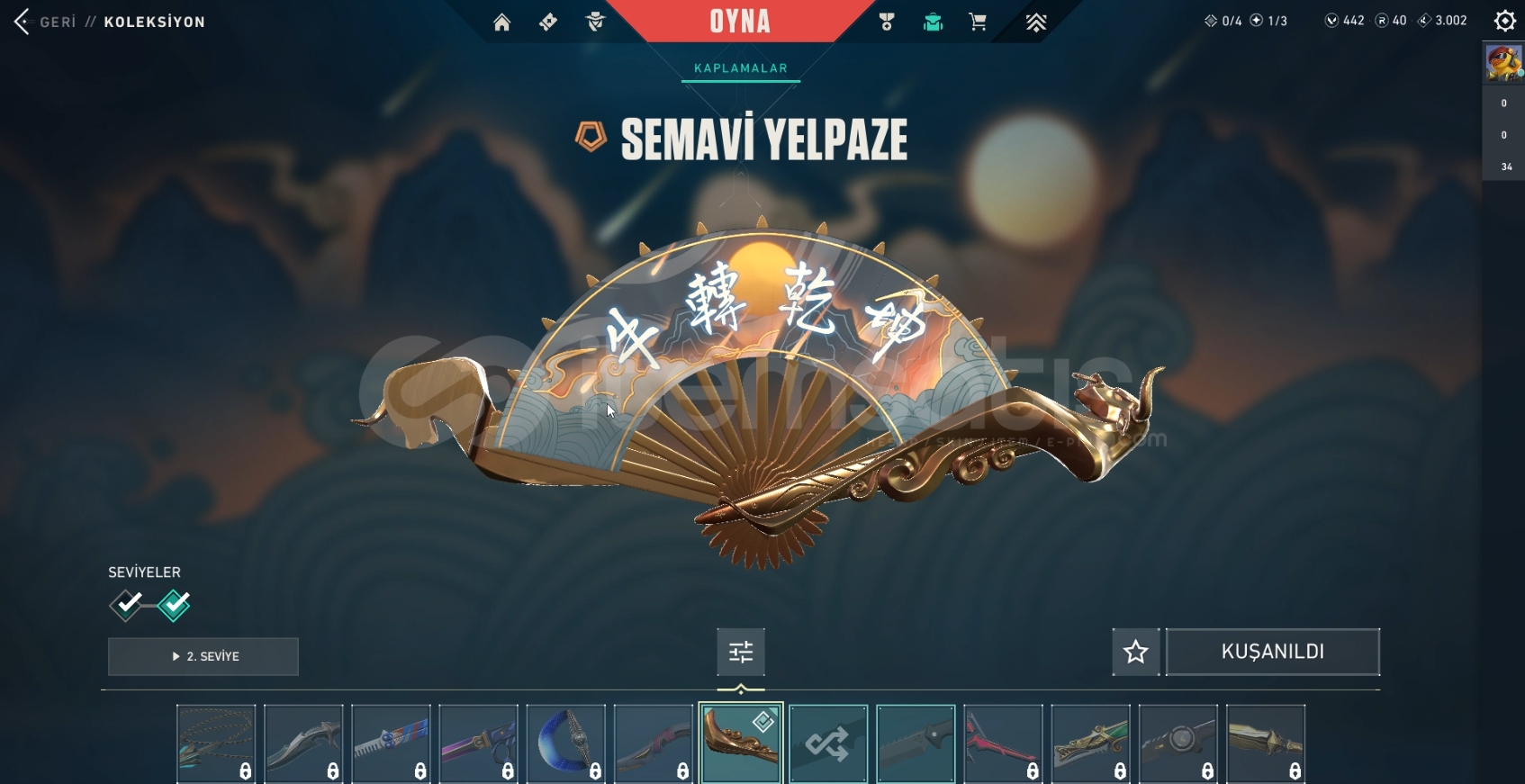Open the home screen icon
This screenshot has height=784, width=1525.
pyautogui.click(x=501, y=23)
